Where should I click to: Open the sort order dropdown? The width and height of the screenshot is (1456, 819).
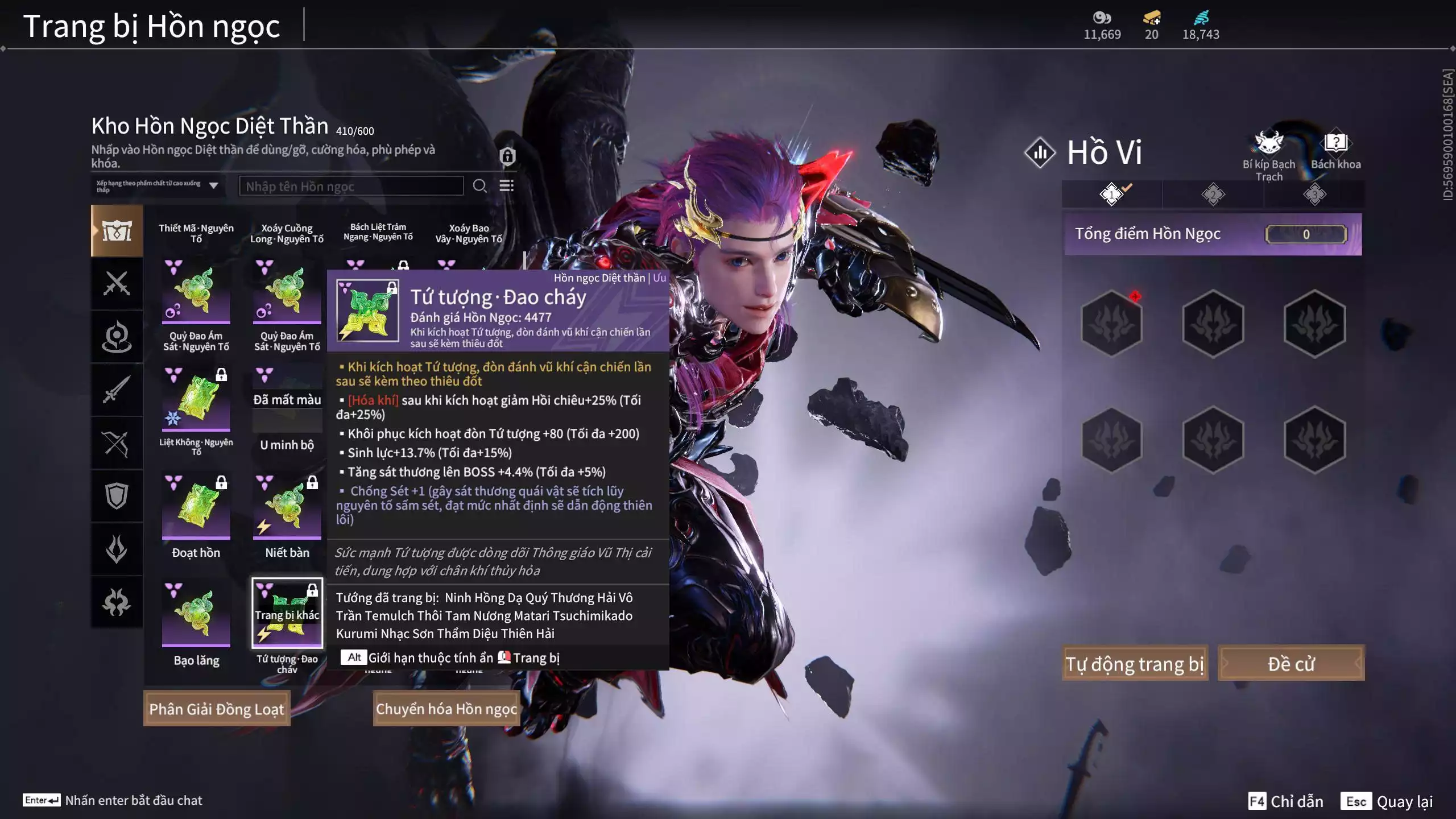pos(158,186)
